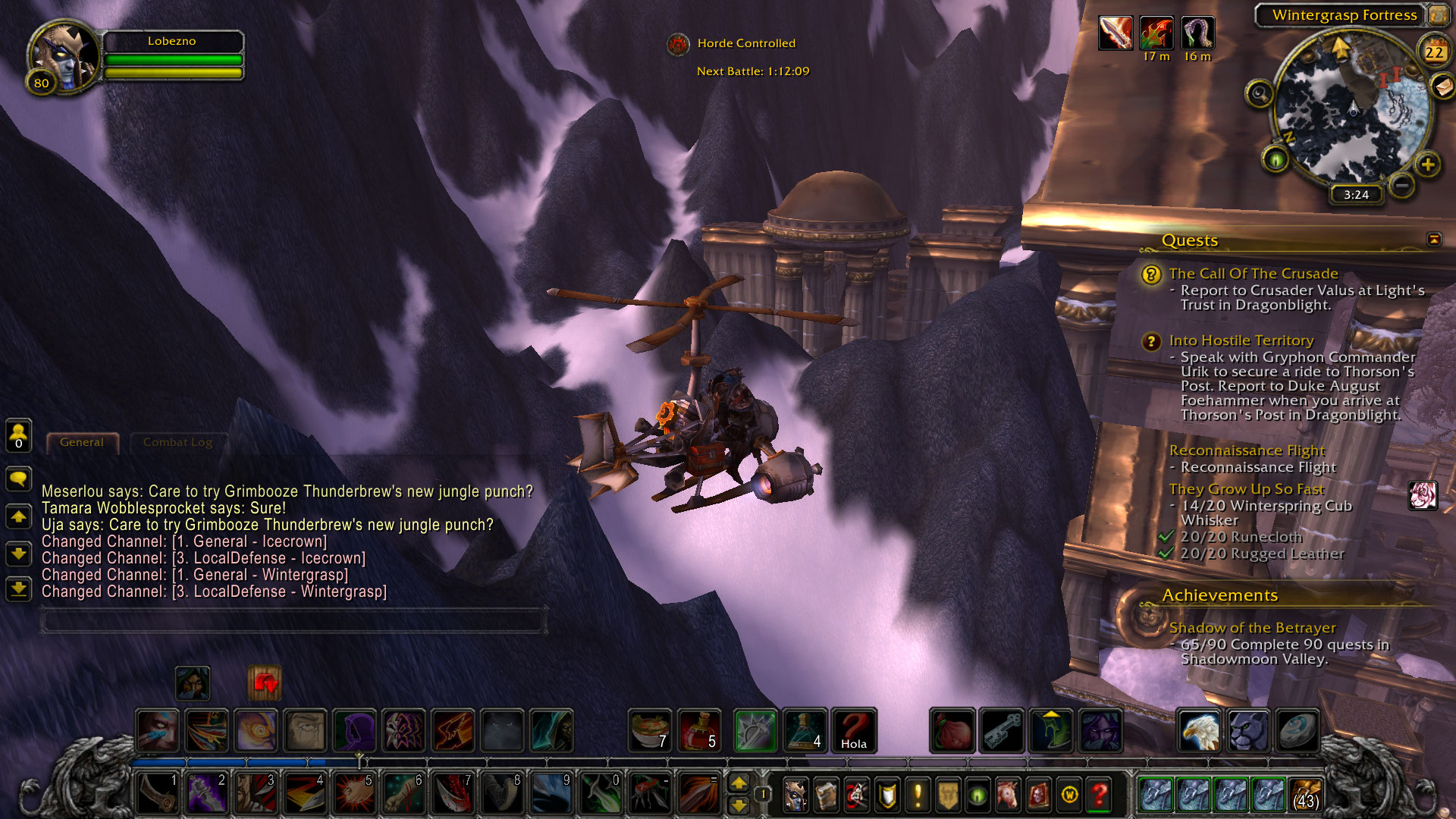The width and height of the screenshot is (1456, 819).
Task: Open the Into Hostile Territory quest entry
Action: (x=1241, y=340)
